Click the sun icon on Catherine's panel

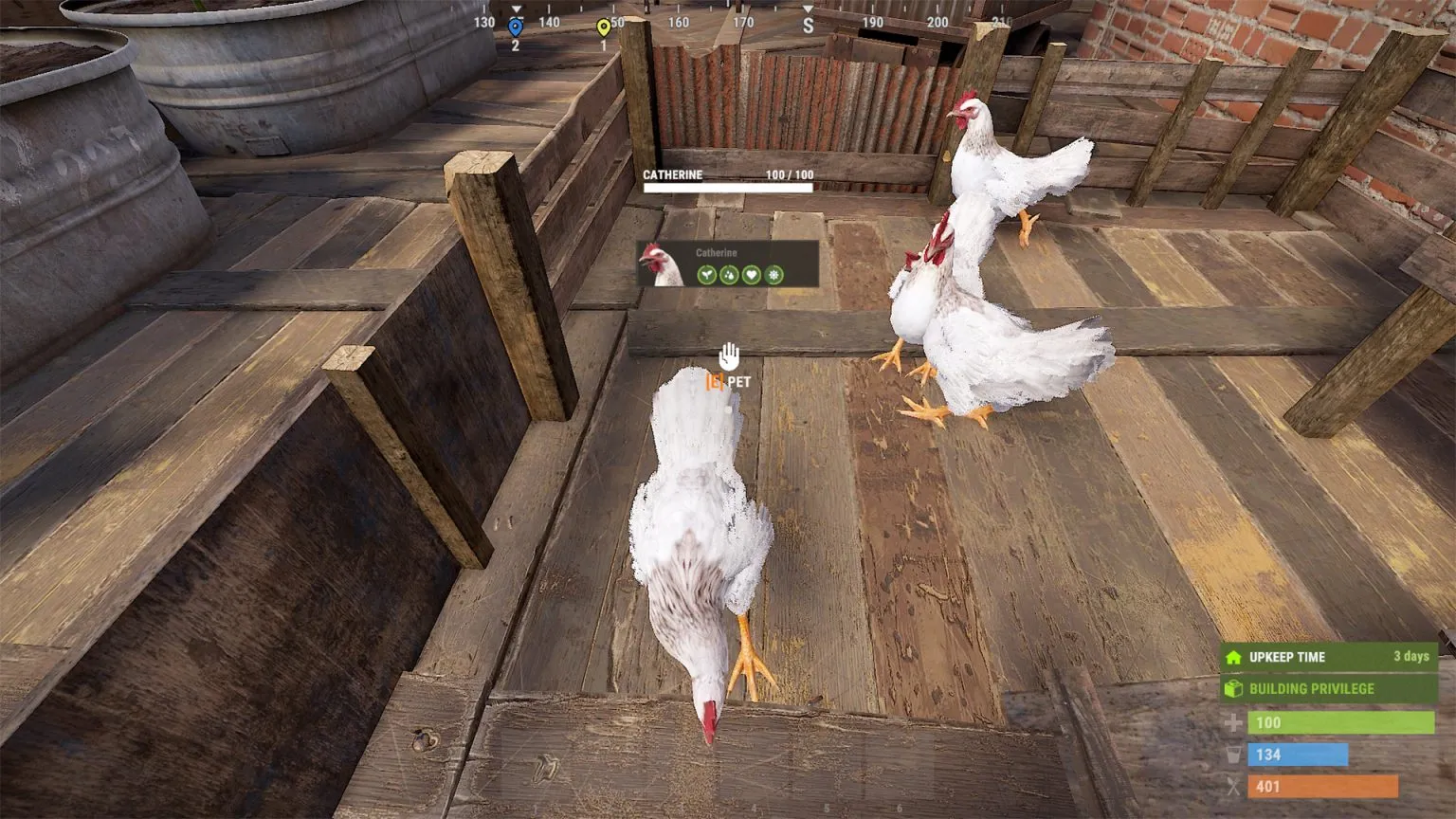click(774, 275)
